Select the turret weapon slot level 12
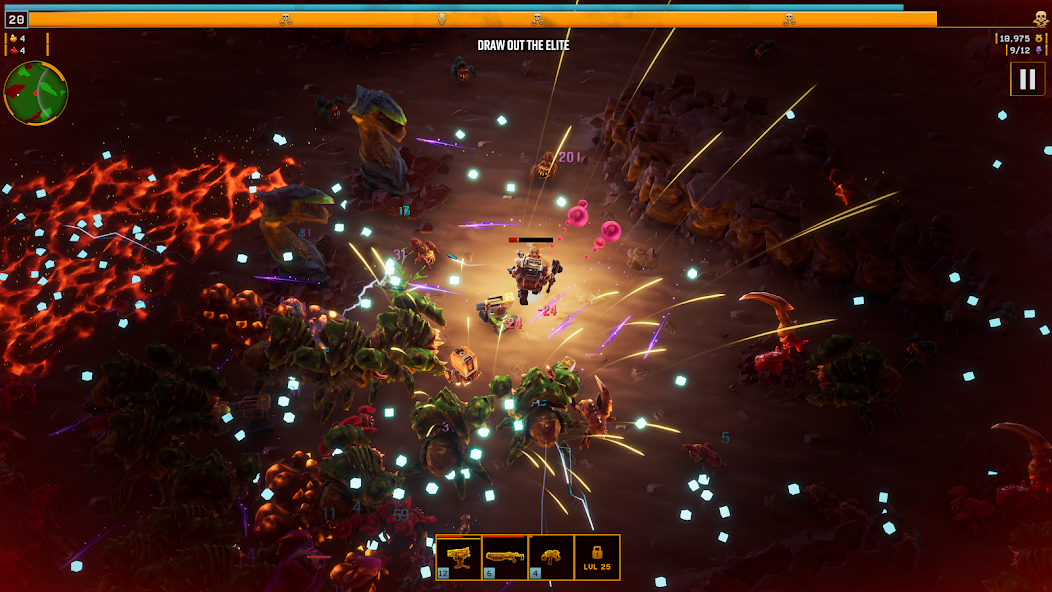 pos(459,557)
